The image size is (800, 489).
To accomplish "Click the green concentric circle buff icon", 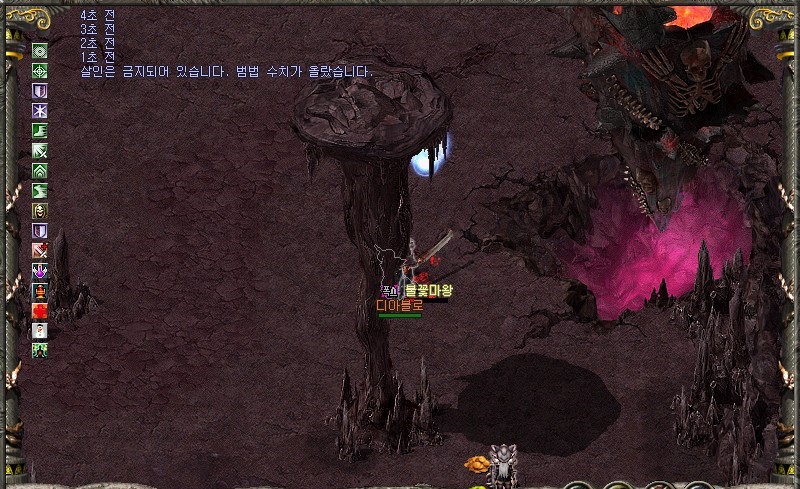I will 40,51.
